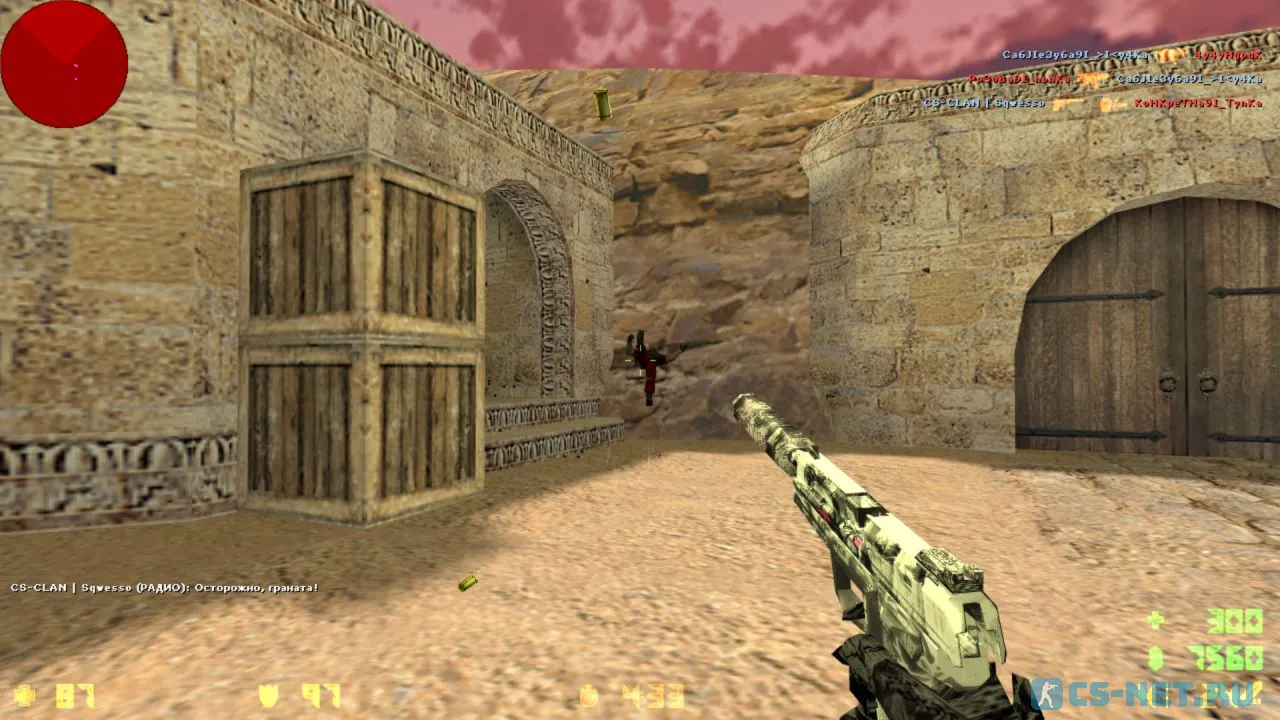This screenshot has height=720, width=1280.
Task: Click the dollar money icon beside 7560
Action: pos(1155,660)
